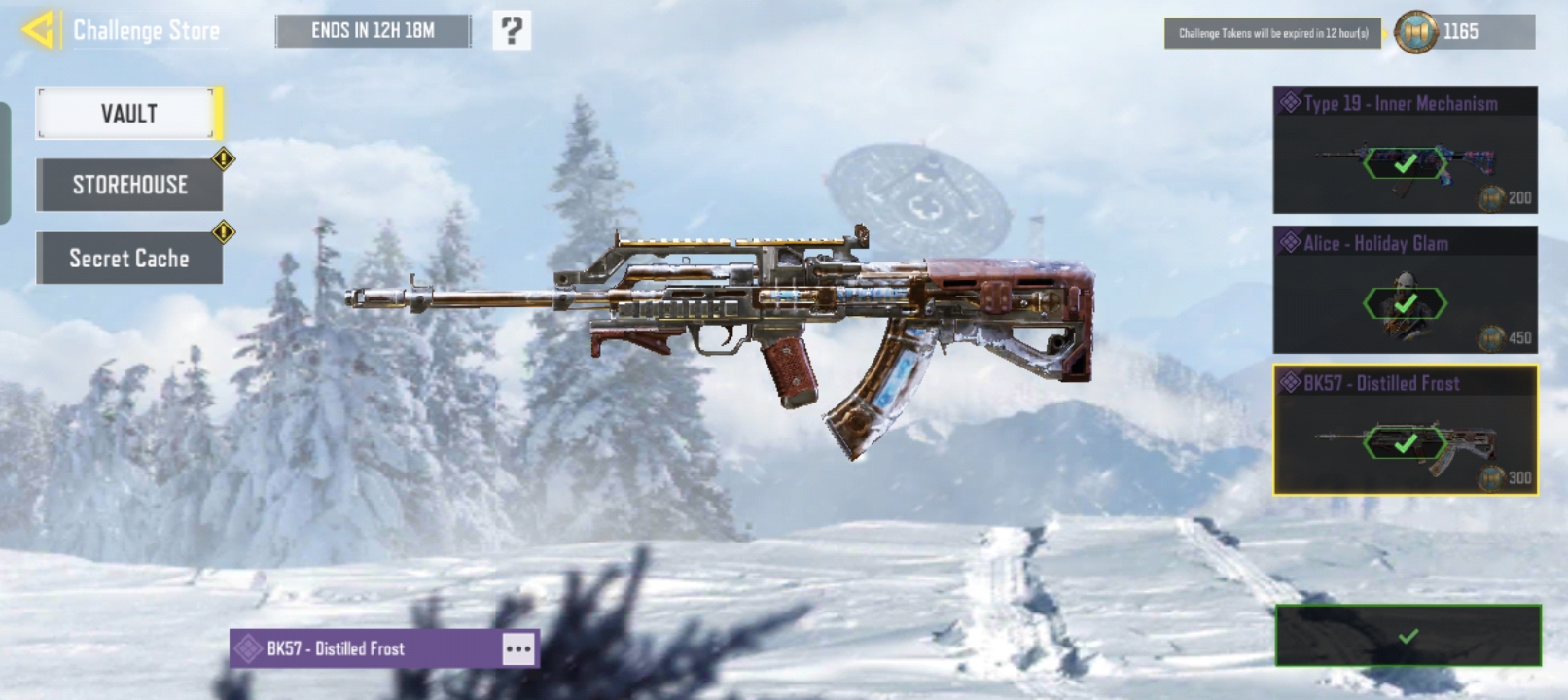Screen dimensions: 1568x700
Task: Switch to the VAULT tab
Action: click(x=128, y=114)
